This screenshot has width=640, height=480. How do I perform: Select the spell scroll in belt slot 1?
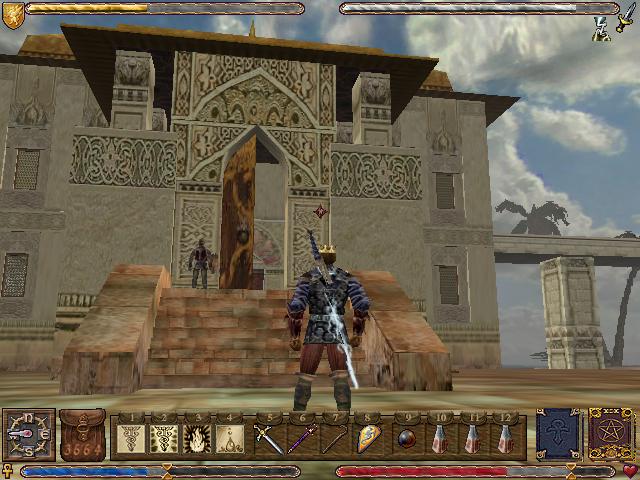(x=132, y=438)
